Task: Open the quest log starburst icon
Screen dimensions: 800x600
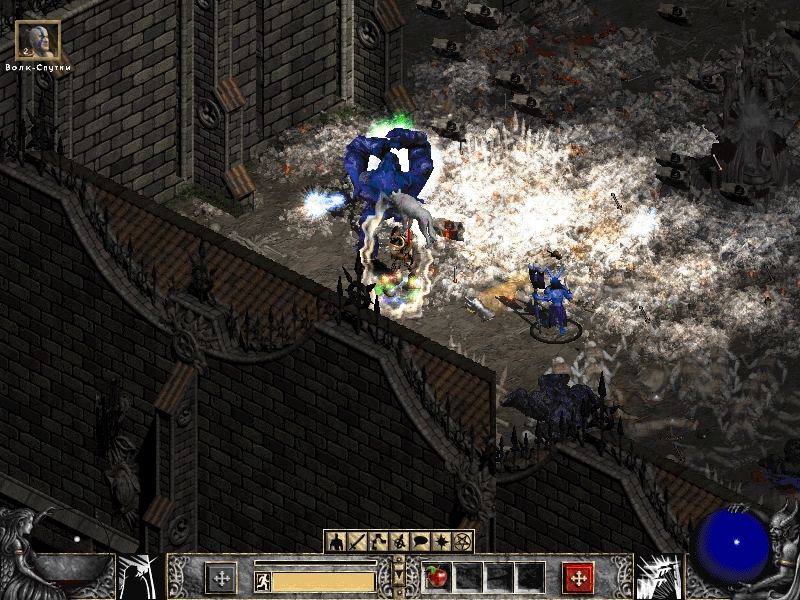Action: click(442, 541)
